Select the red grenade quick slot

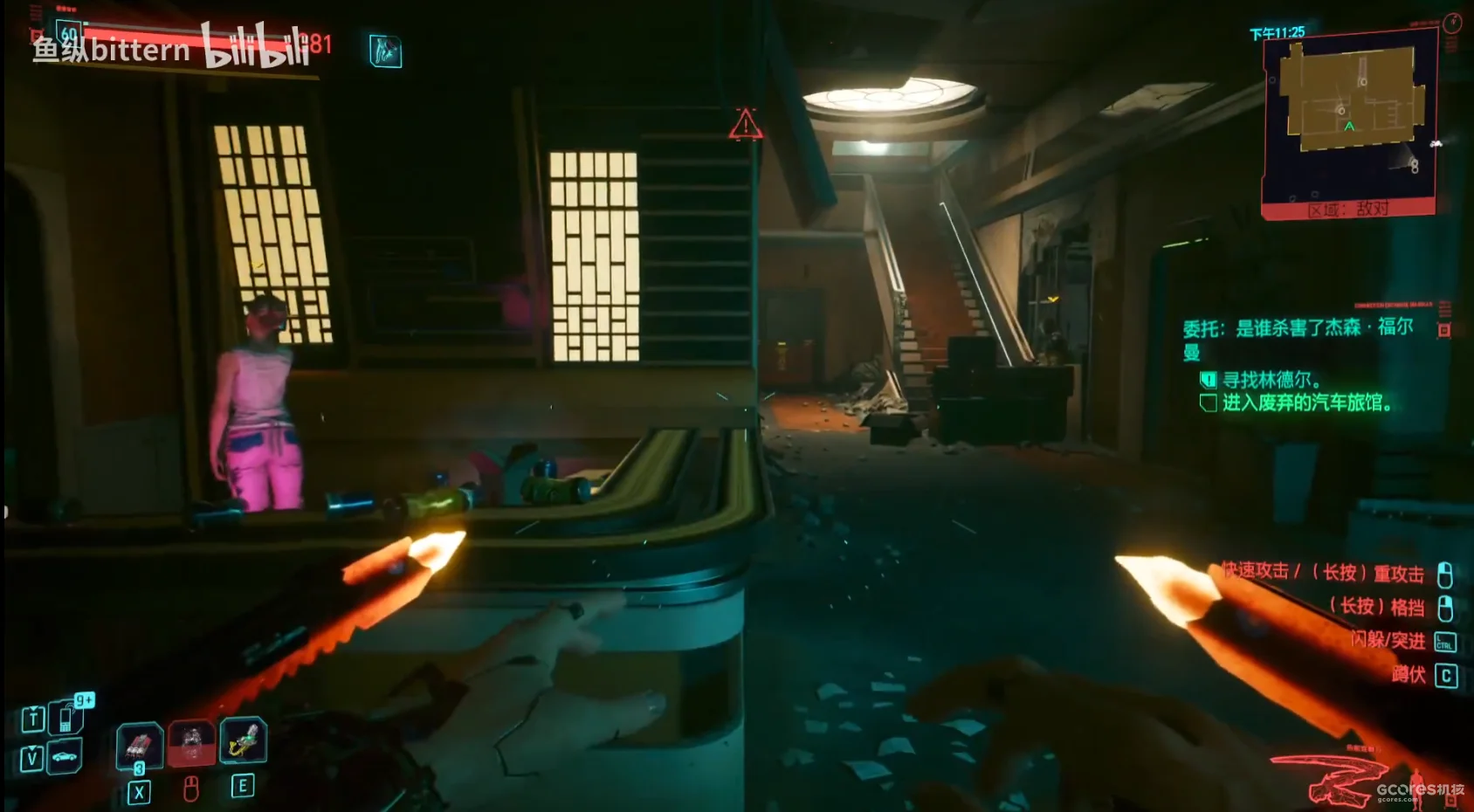pos(140,745)
